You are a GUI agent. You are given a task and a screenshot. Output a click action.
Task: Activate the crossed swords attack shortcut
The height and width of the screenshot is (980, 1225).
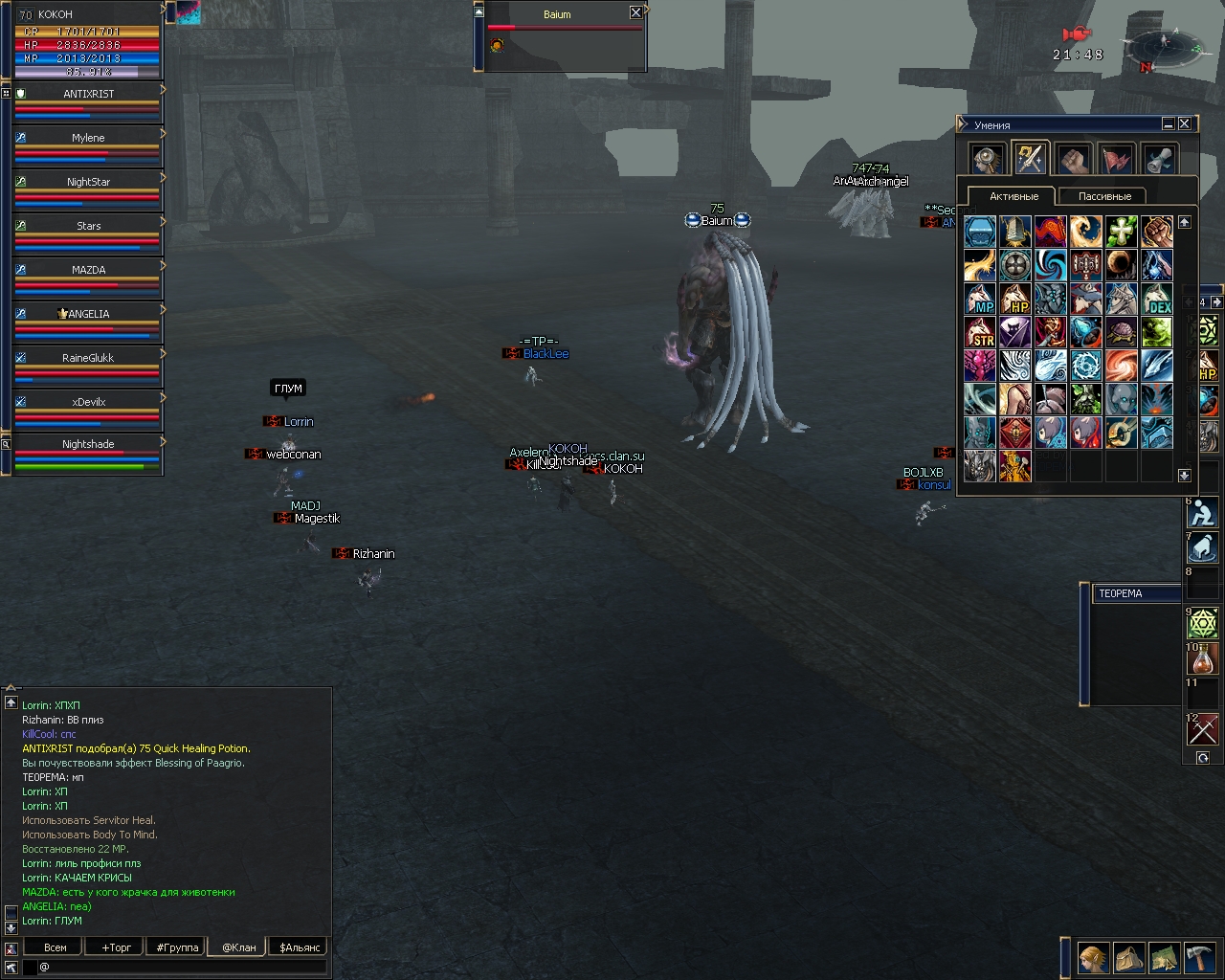(x=1202, y=730)
